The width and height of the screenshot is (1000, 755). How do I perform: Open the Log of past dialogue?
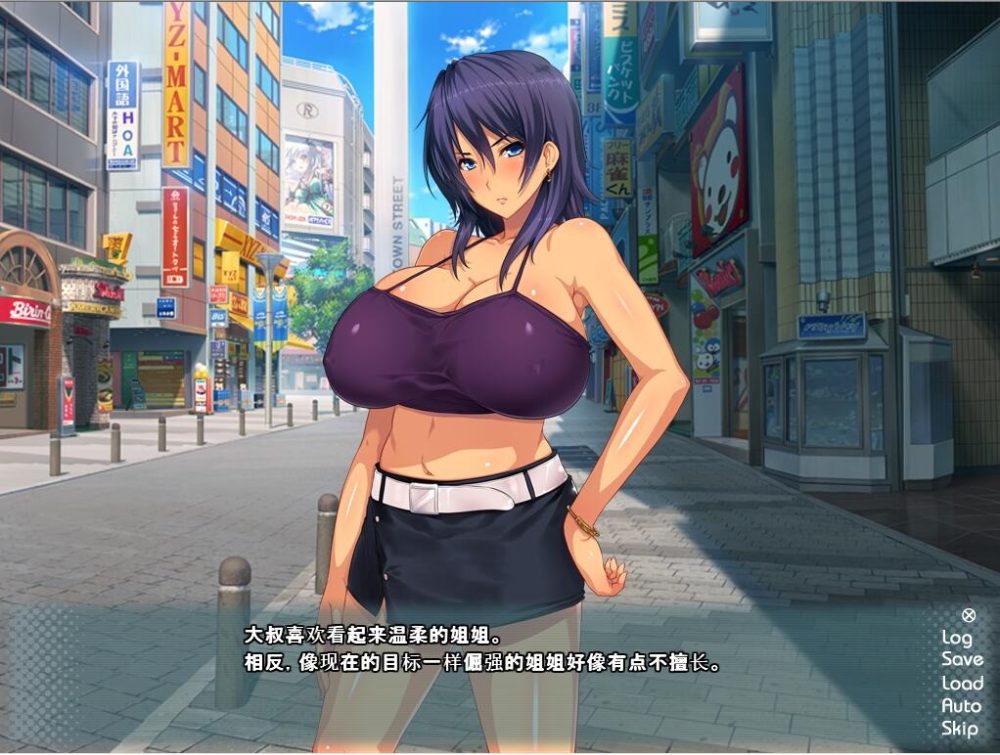point(956,637)
